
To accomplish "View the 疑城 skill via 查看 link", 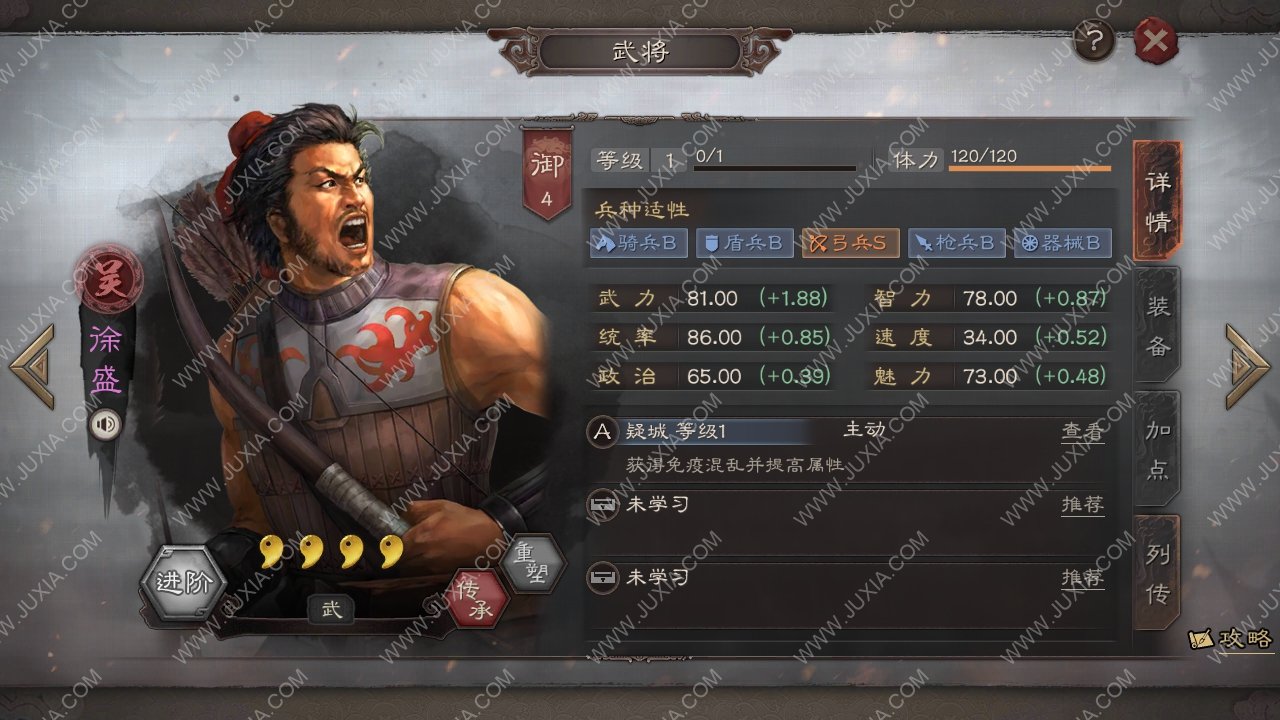I will [1082, 431].
